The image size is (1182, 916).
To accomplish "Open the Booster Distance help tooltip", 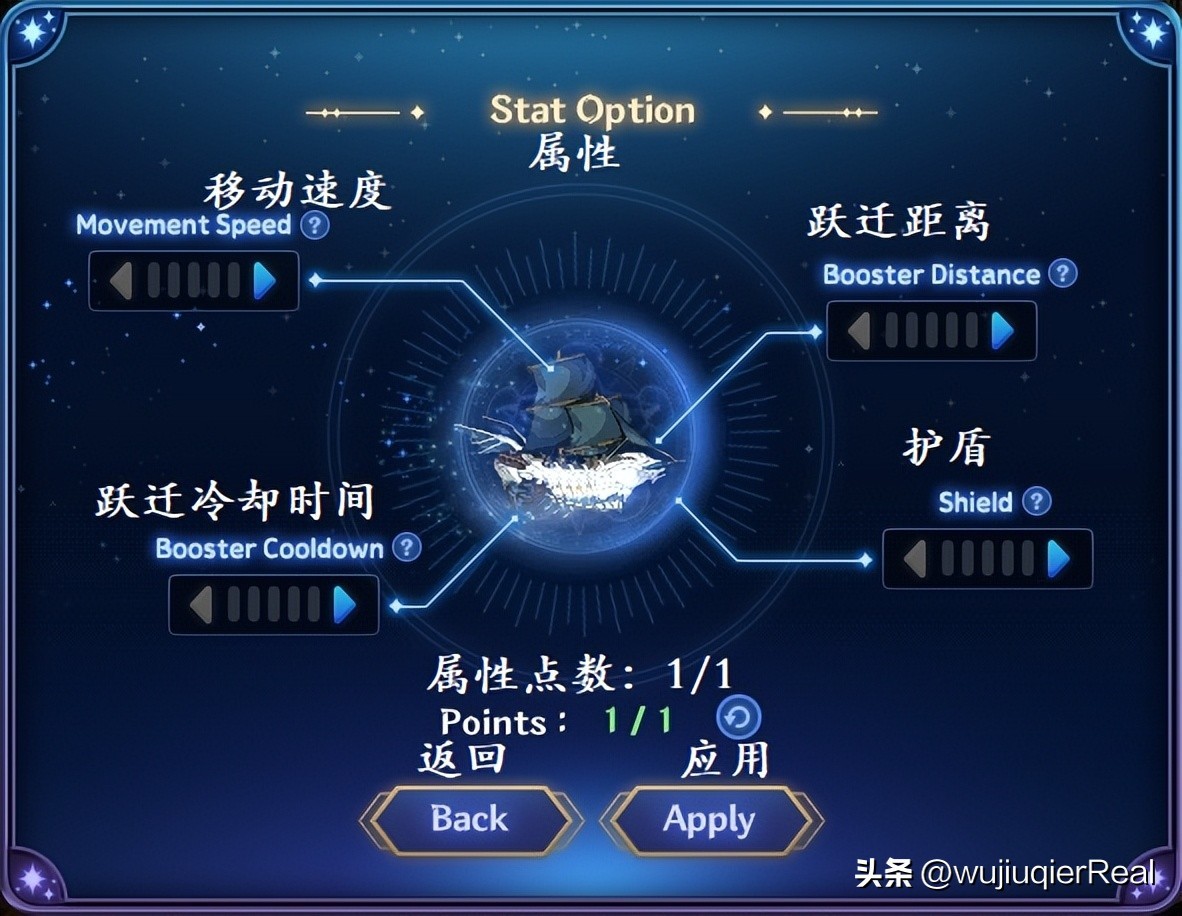I will point(1063,273).
